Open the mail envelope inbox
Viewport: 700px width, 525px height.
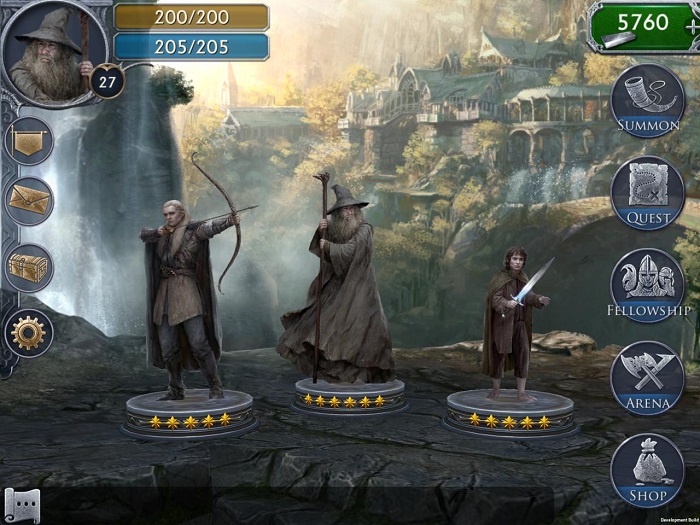click(28, 202)
